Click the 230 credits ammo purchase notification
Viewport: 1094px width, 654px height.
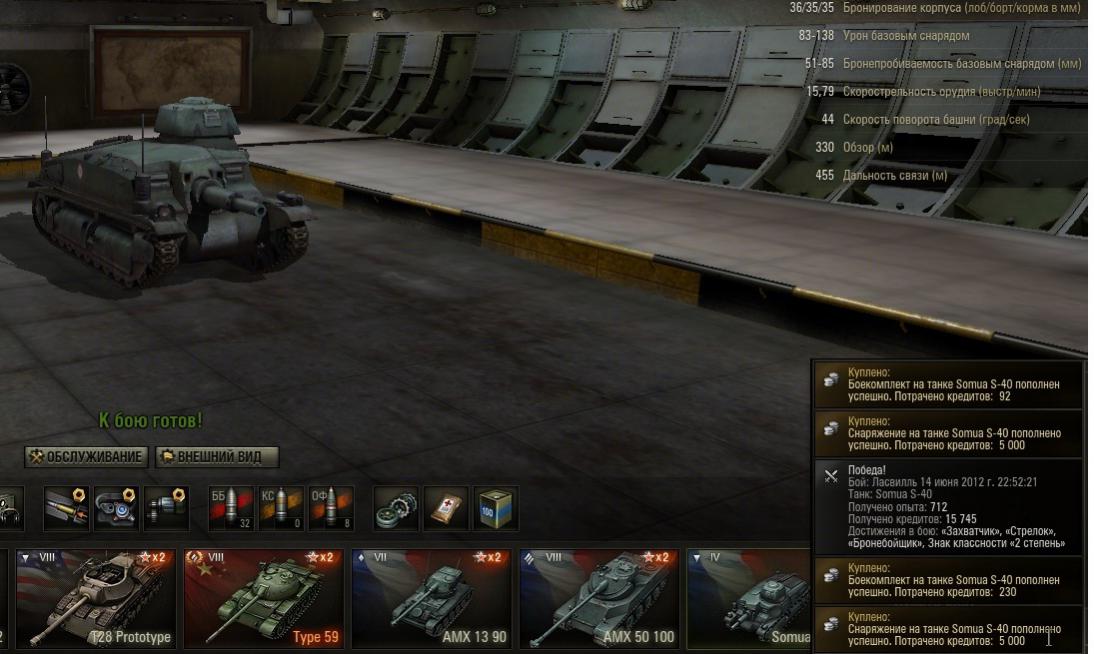point(948,580)
